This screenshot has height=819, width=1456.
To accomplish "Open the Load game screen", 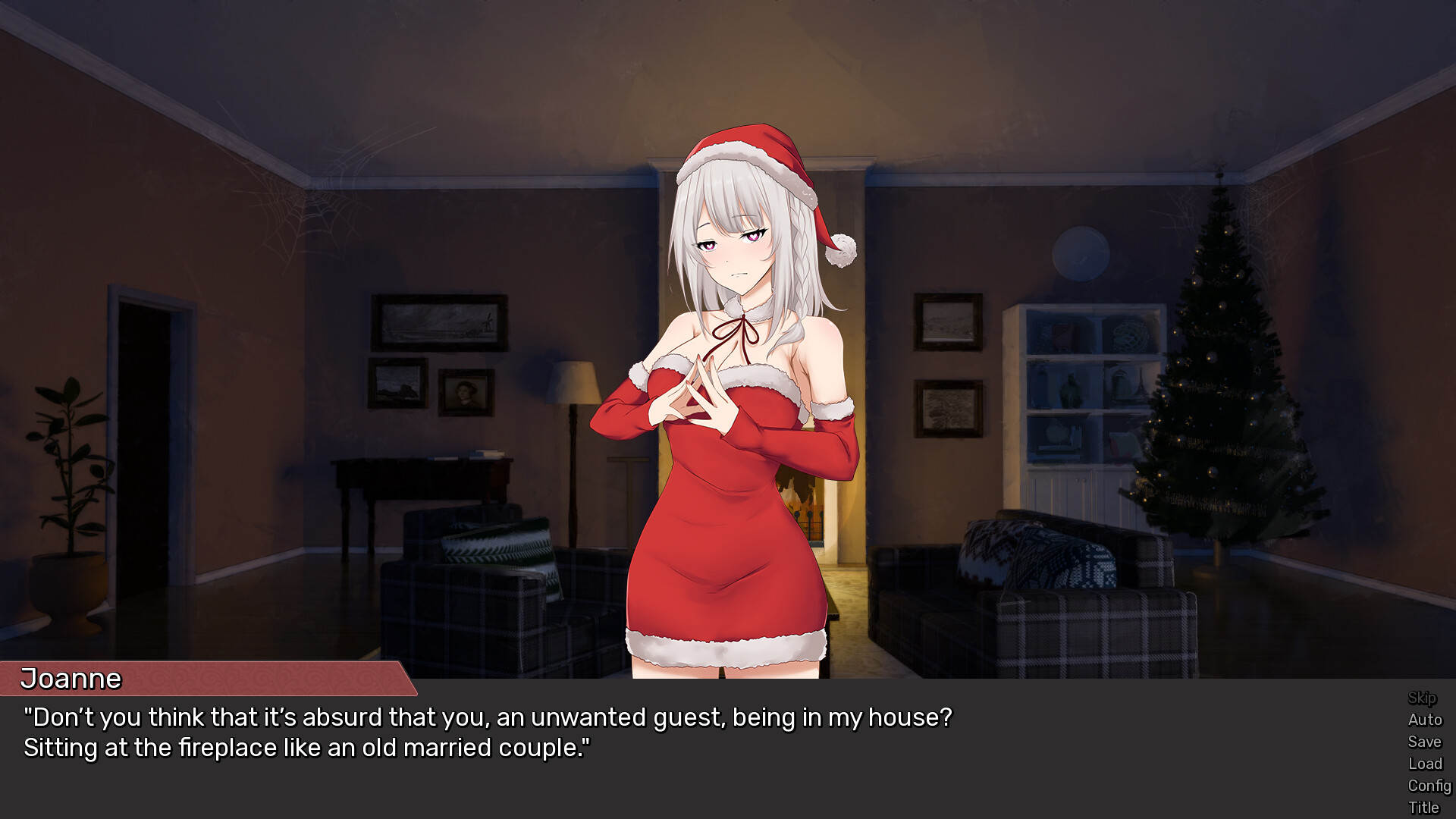I will pos(1425,764).
